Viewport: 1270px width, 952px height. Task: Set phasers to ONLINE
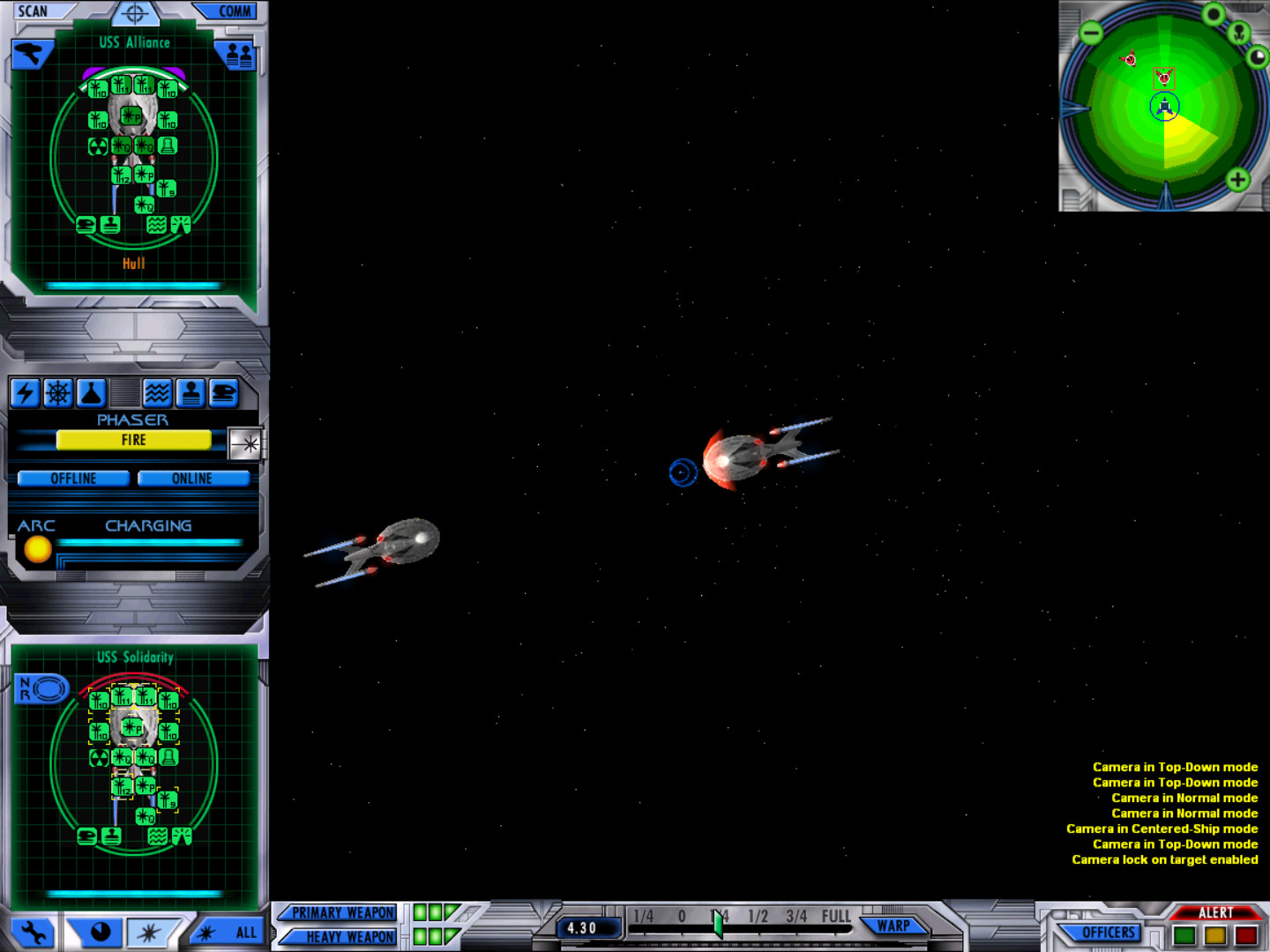(192, 479)
